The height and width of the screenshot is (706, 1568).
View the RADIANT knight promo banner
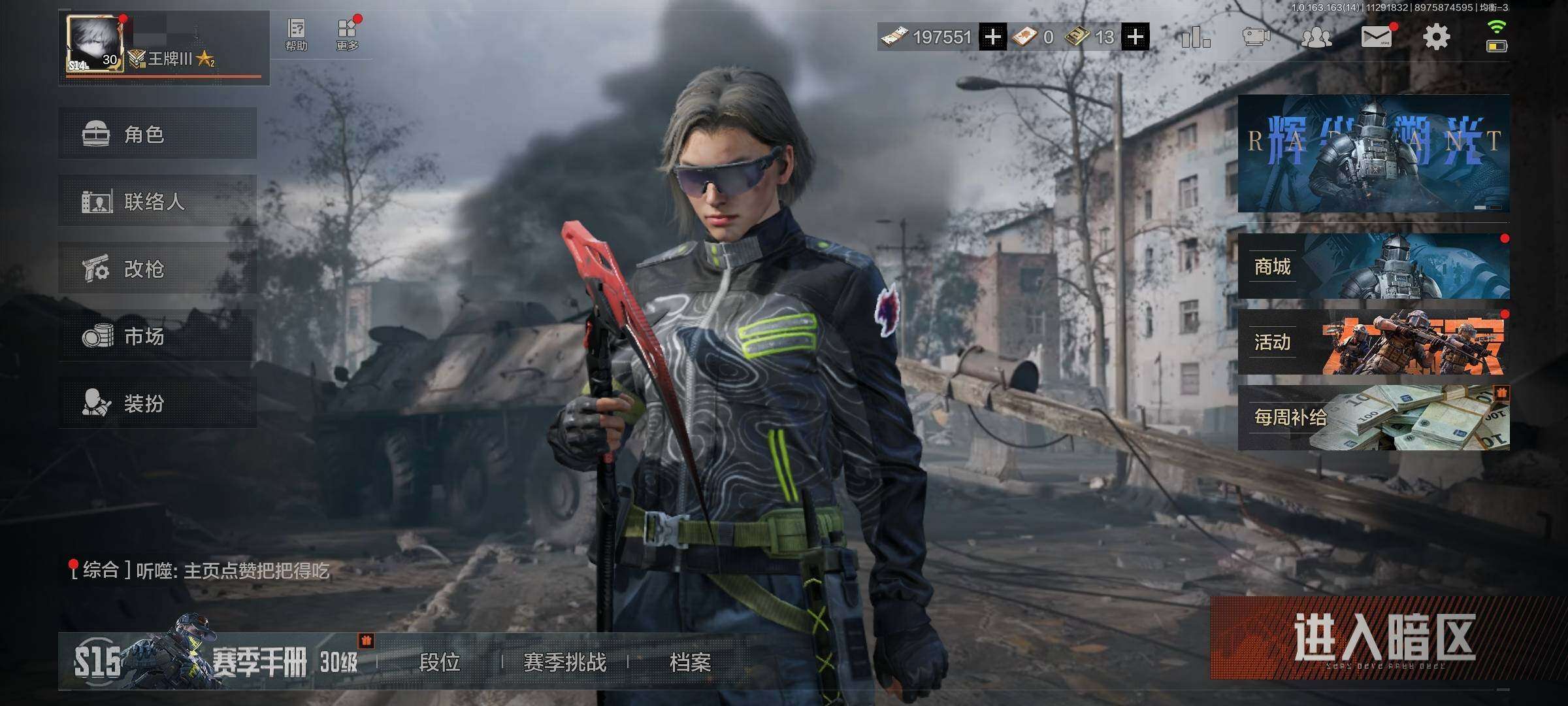(1373, 154)
